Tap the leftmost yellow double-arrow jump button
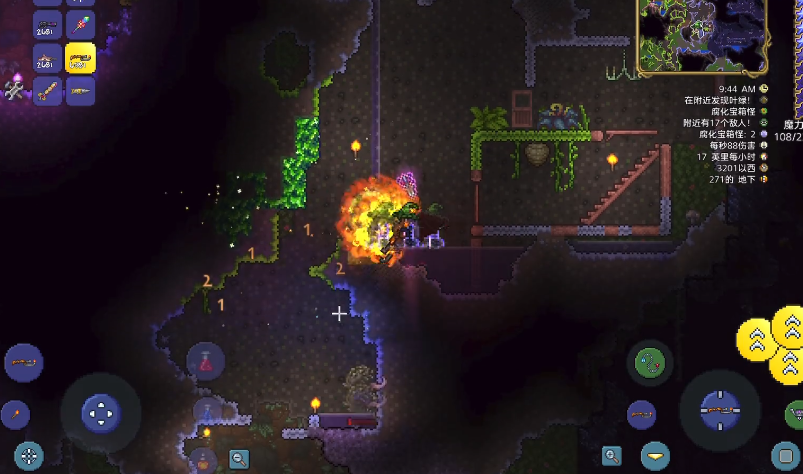The height and width of the screenshot is (474, 803). tap(757, 339)
